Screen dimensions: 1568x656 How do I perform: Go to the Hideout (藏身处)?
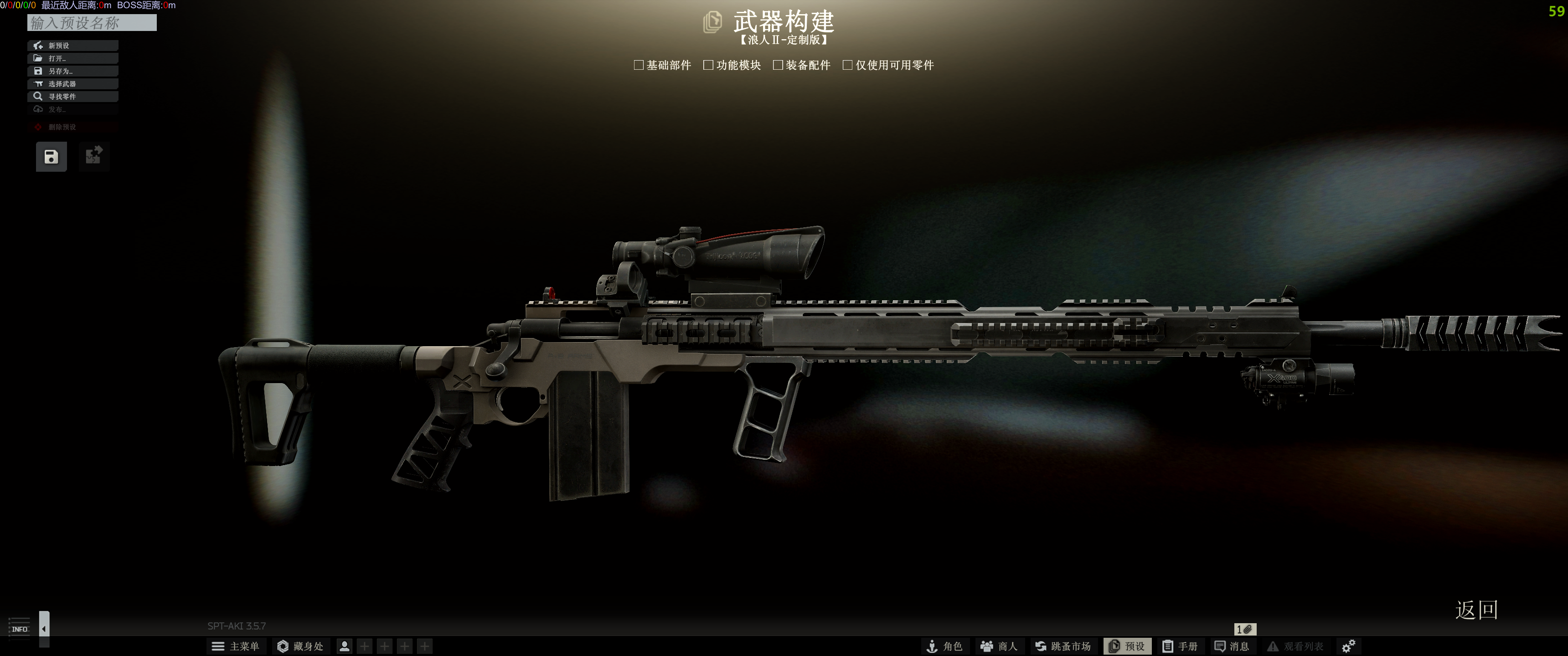300,646
